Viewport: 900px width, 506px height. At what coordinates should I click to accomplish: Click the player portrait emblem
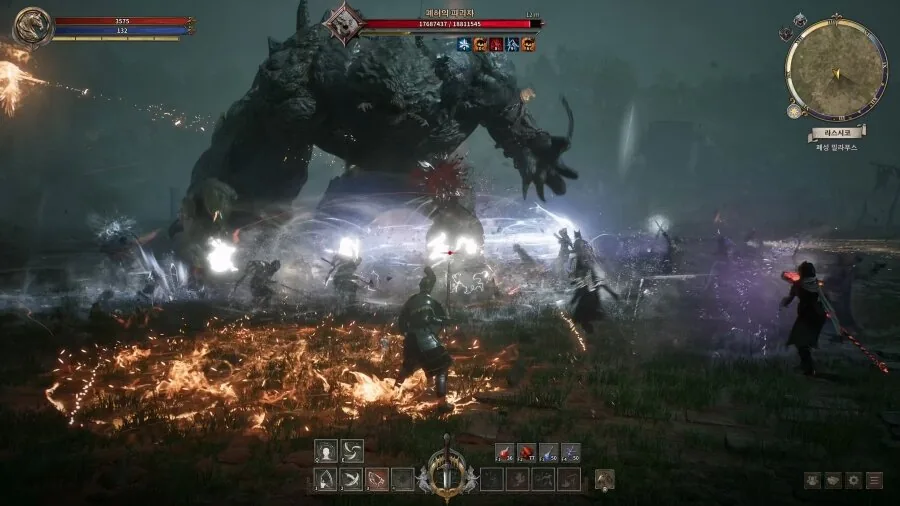pyautogui.click(x=33, y=26)
